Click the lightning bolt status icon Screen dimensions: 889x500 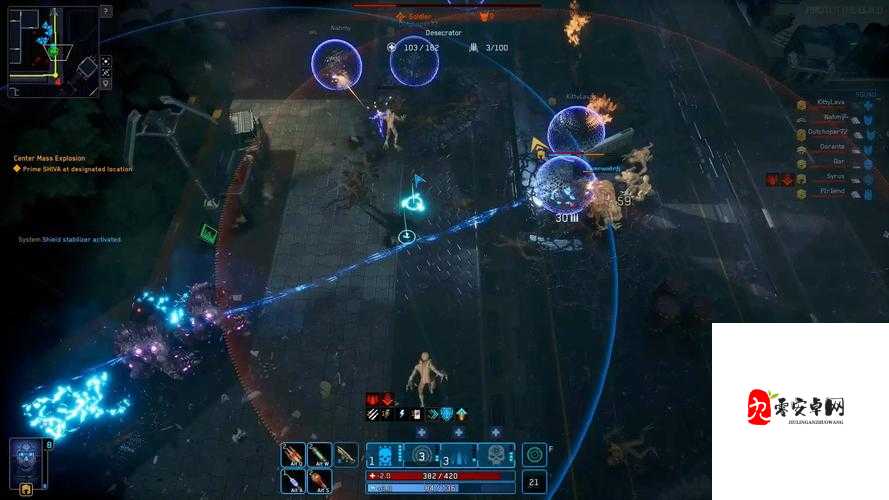[401, 414]
